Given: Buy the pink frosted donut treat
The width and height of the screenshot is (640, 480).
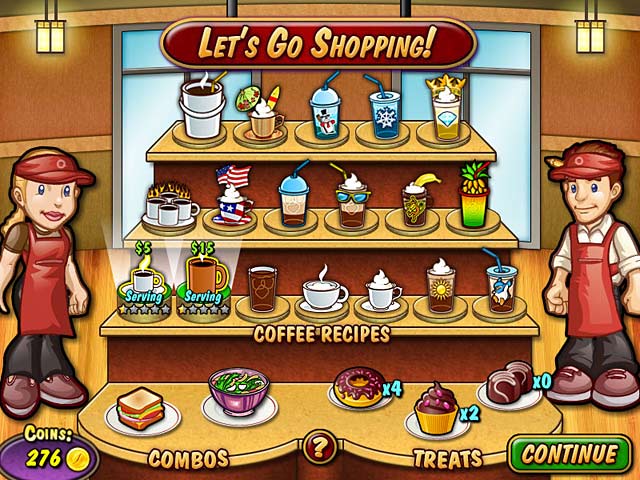Looking at the screenshot, I should pos(359,388).
